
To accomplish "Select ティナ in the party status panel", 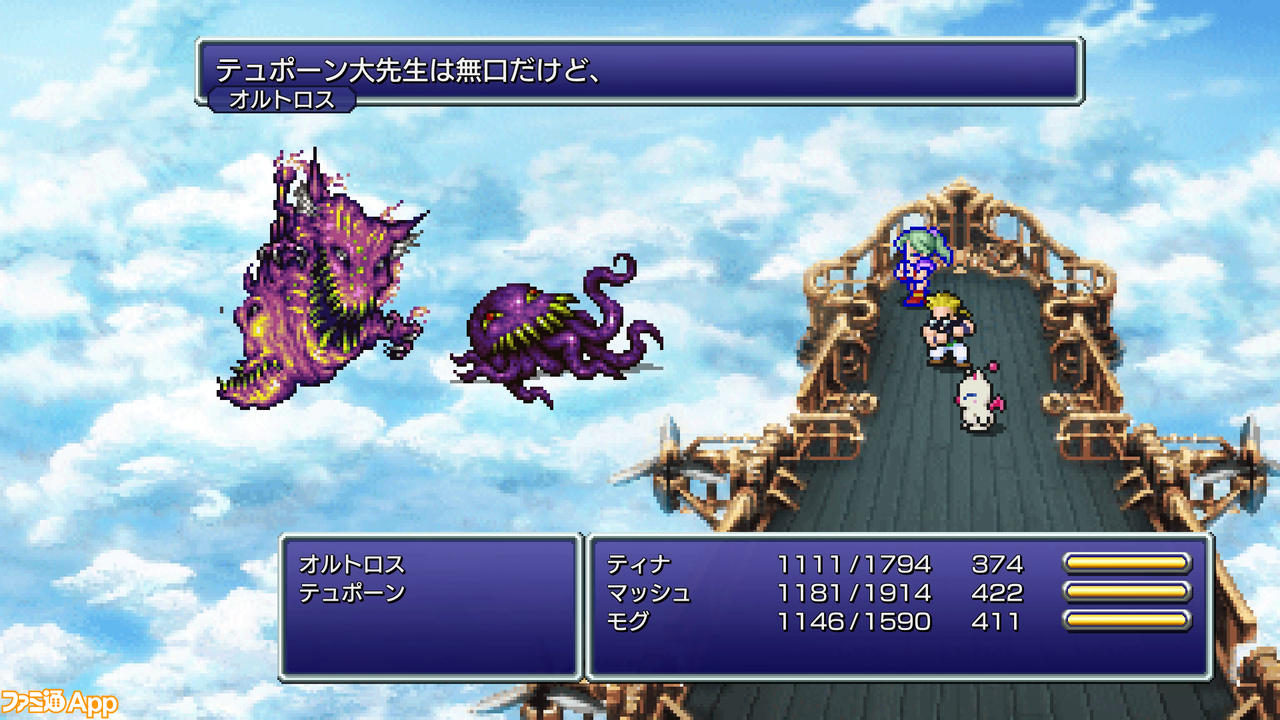I will pos(640,563).
